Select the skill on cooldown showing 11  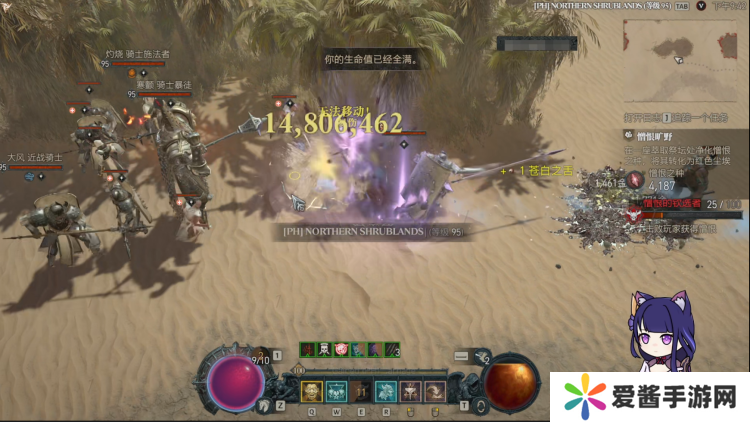(361, 391)
